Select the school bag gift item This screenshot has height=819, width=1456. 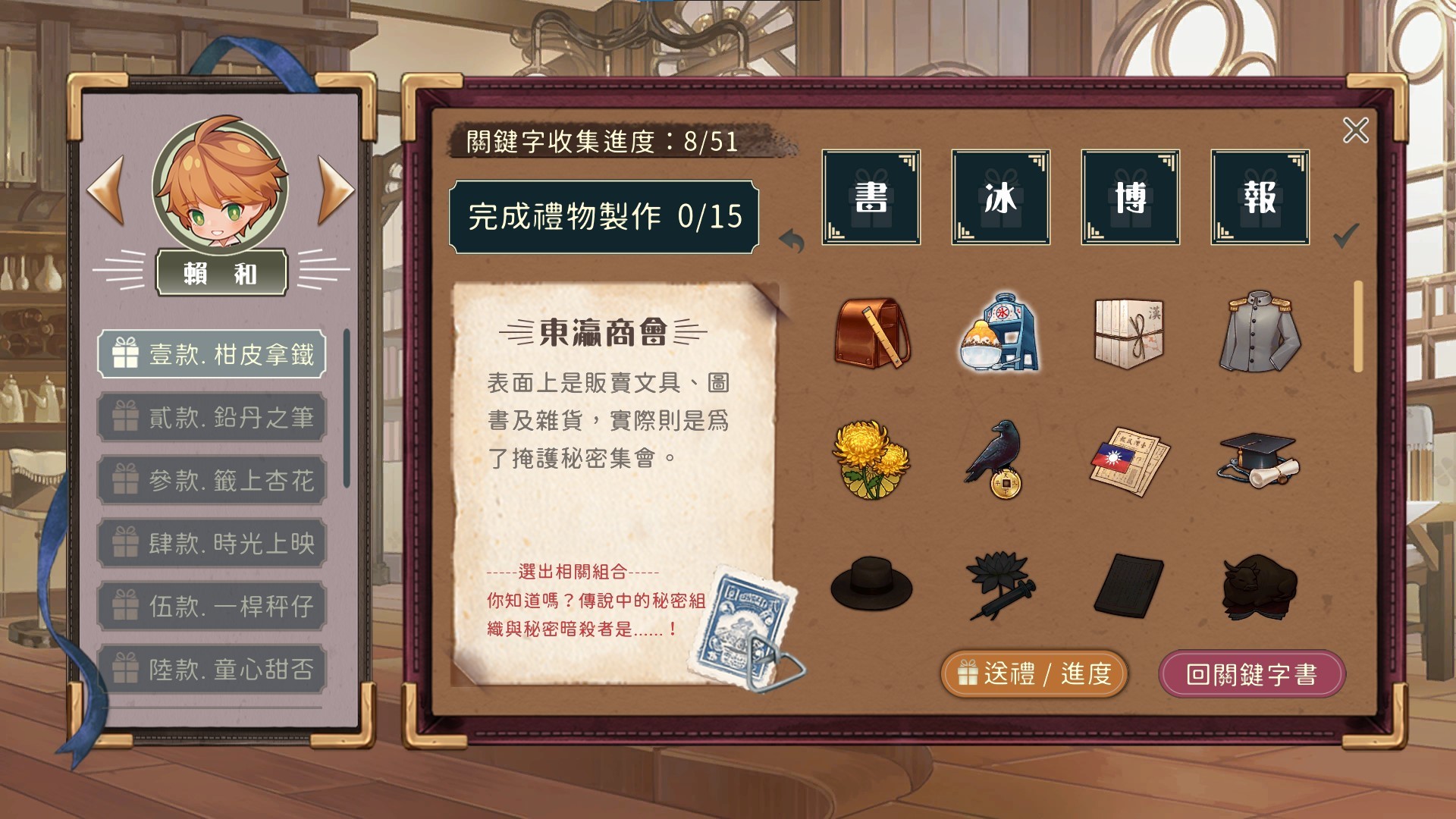point(871,332)
